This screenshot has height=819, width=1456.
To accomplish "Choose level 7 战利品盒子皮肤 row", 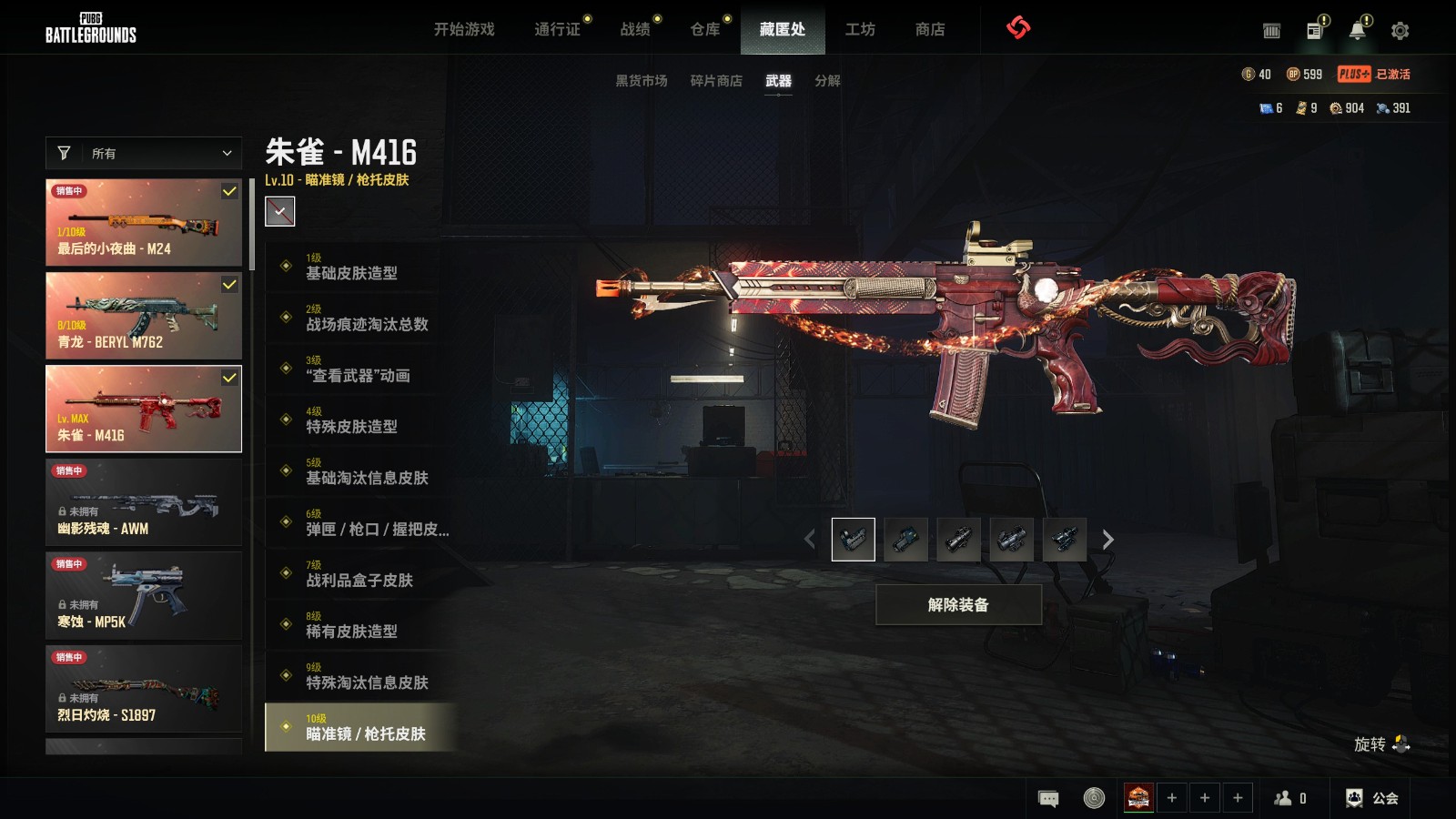I will [360, 574].
